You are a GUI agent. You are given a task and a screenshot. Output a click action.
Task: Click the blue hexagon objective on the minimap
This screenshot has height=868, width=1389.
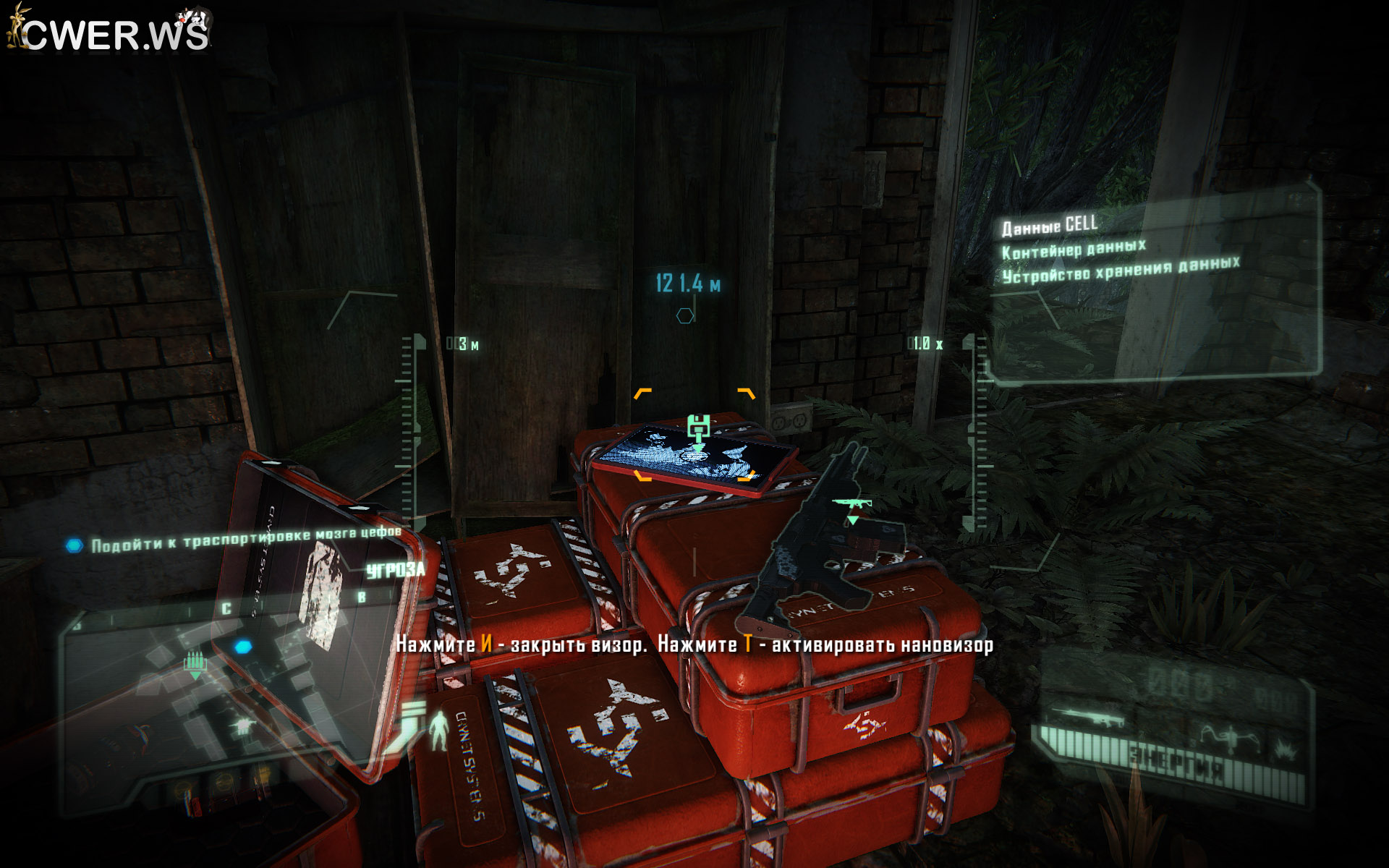(242, 646)
